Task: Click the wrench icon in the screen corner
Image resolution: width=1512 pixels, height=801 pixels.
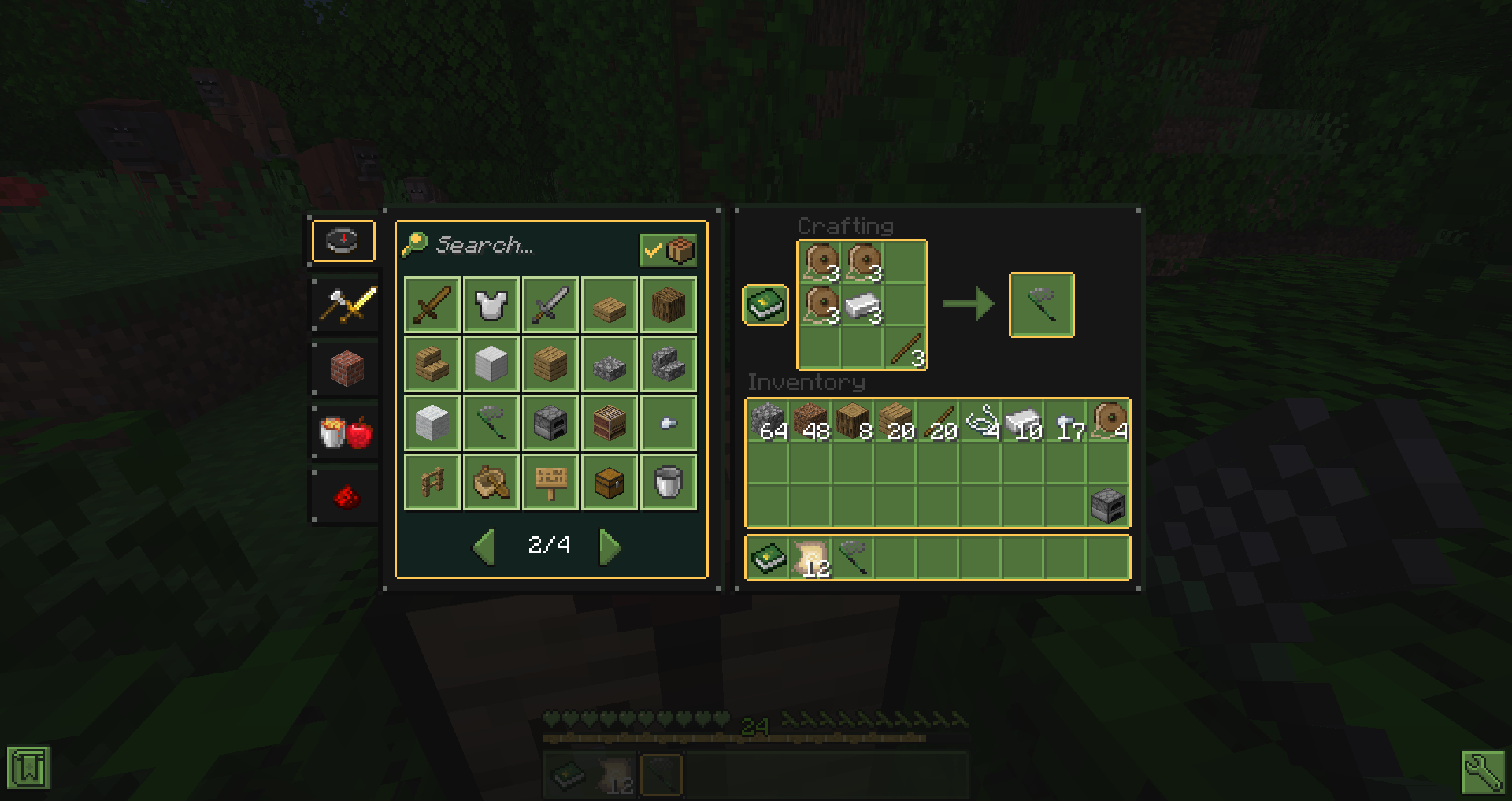Action: pos(1483,771)
